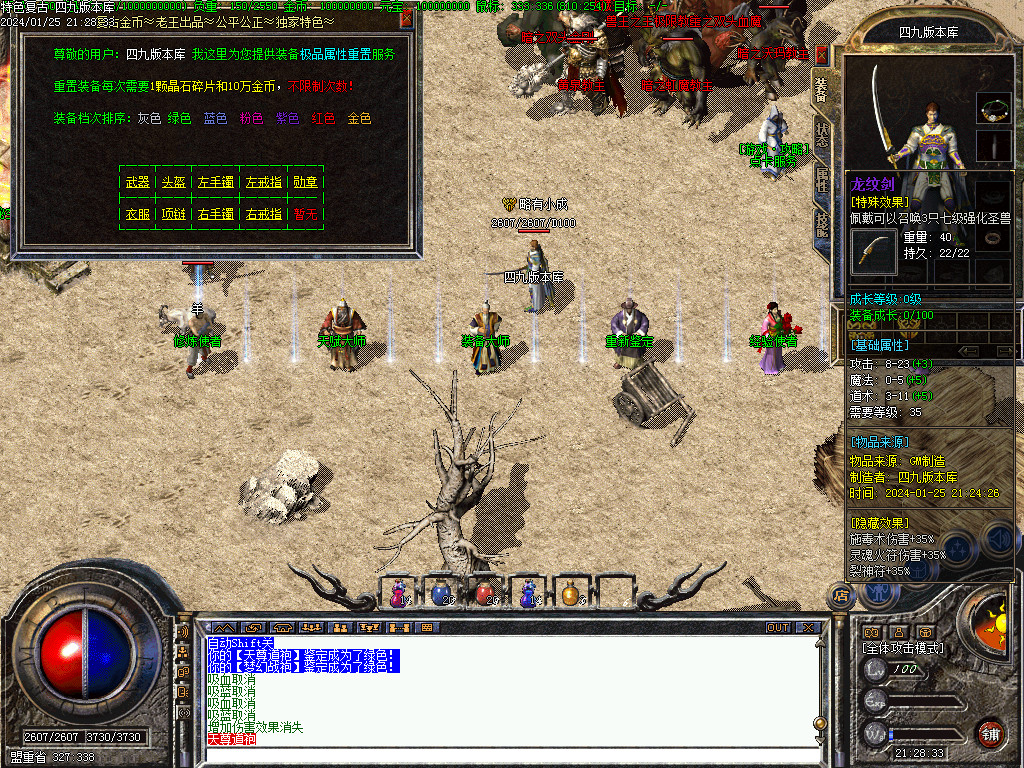The image size is (1024, 768).
Task: Select 武器 (weapon) reset option
Action: pyautogui.click(x=137, y=182)
